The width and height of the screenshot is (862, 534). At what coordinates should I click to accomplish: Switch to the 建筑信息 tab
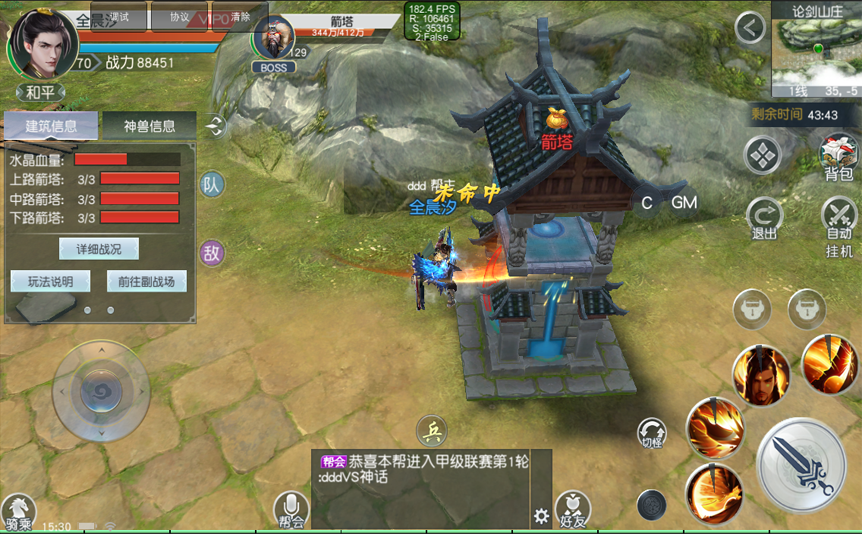point(51,126)
